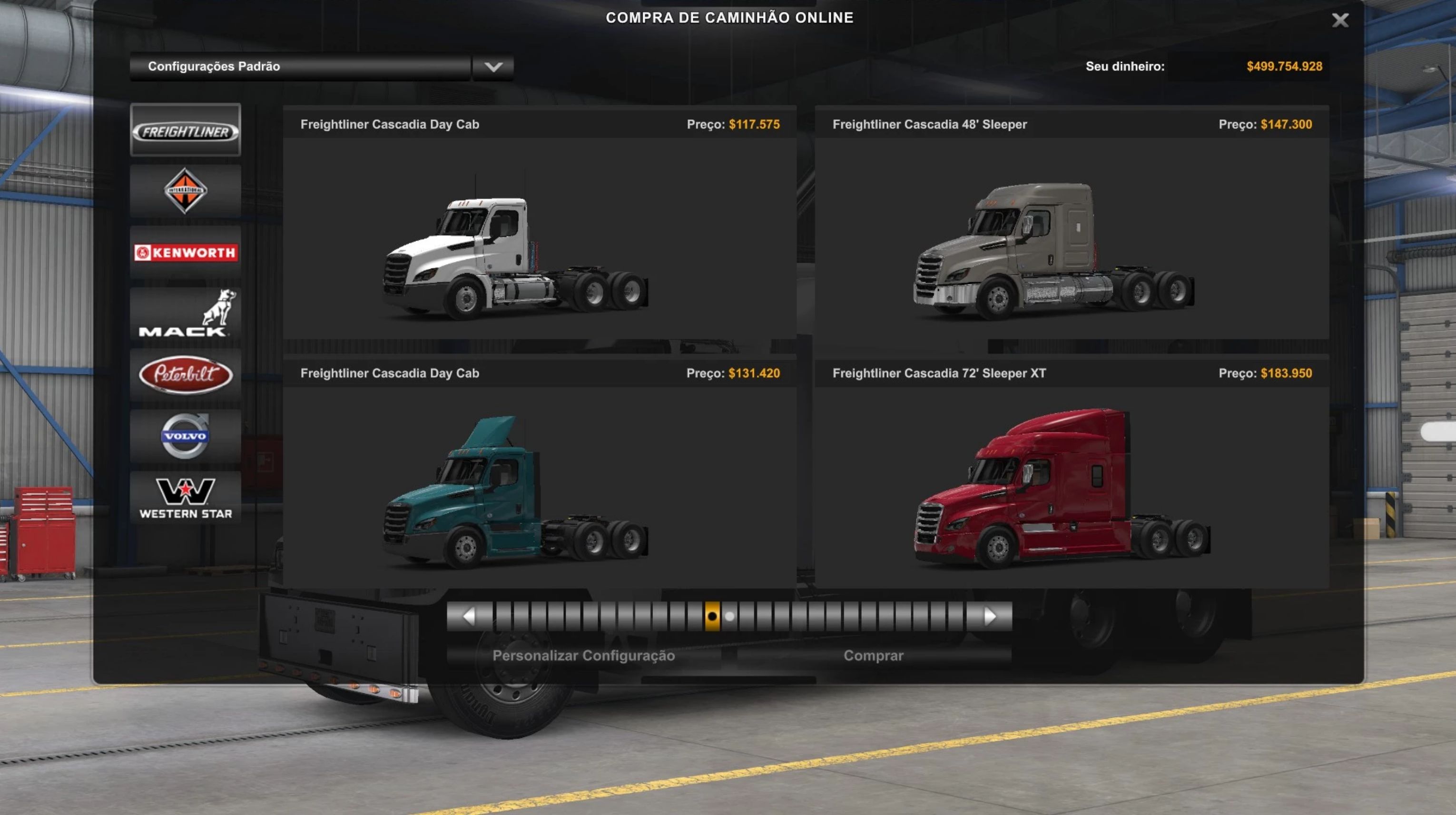This screenshot has height=815, width=1456.
Task: Select the Freightliner brand tab
Action: pos(186,130)
